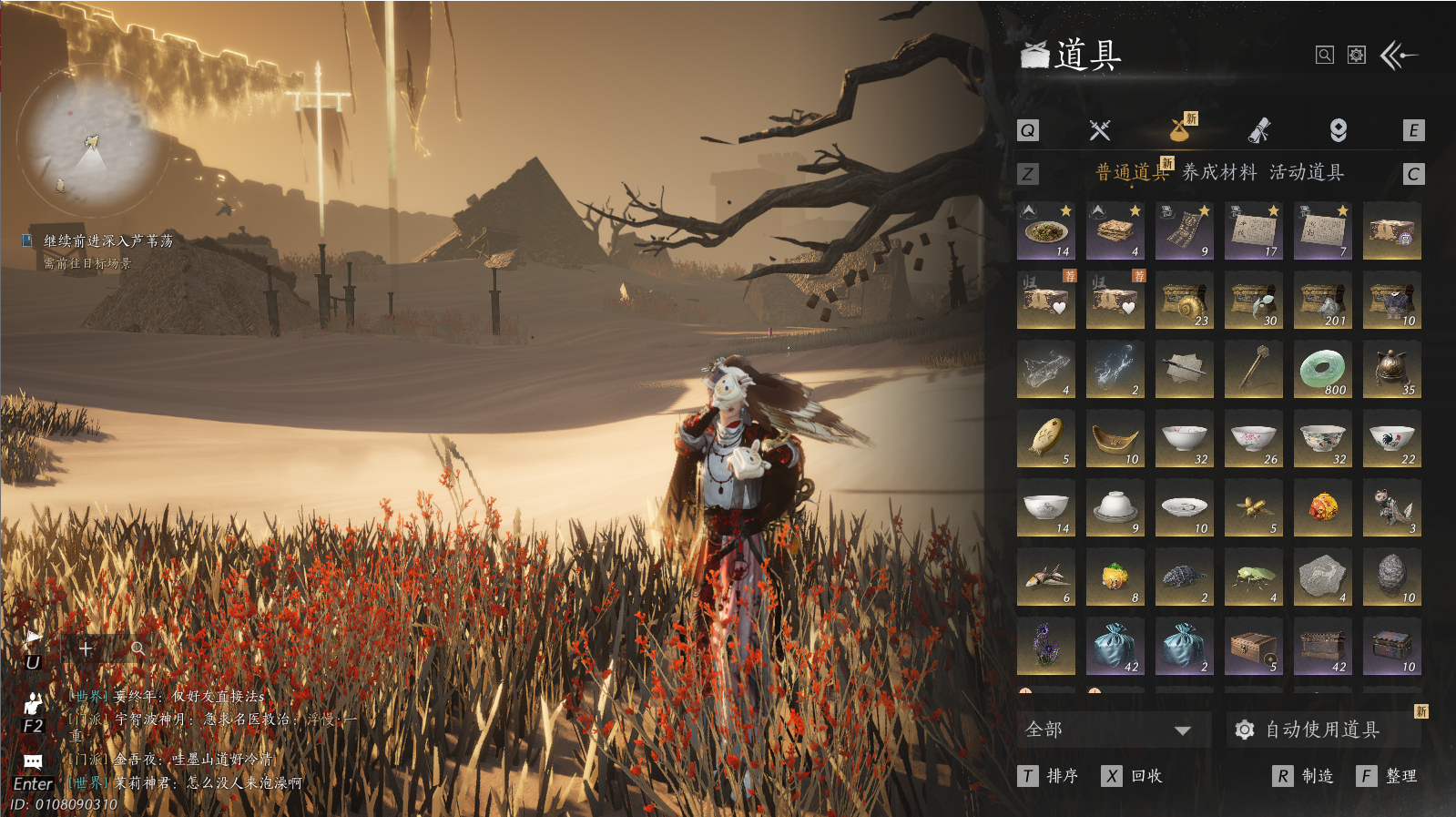Close the inventory with the back arrow
The image size is (1456, 817).
tap(1399, 56)
